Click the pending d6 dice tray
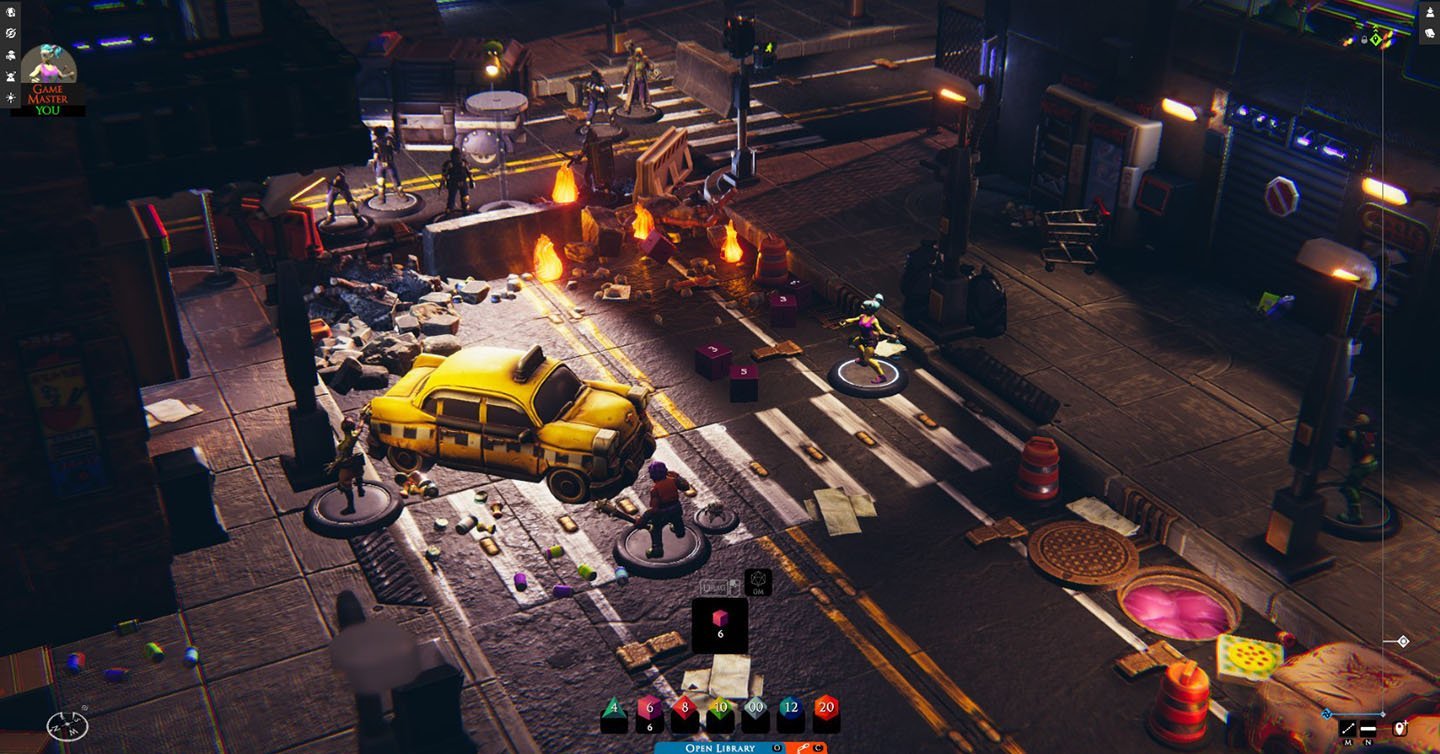 click(x=720, y=625)
